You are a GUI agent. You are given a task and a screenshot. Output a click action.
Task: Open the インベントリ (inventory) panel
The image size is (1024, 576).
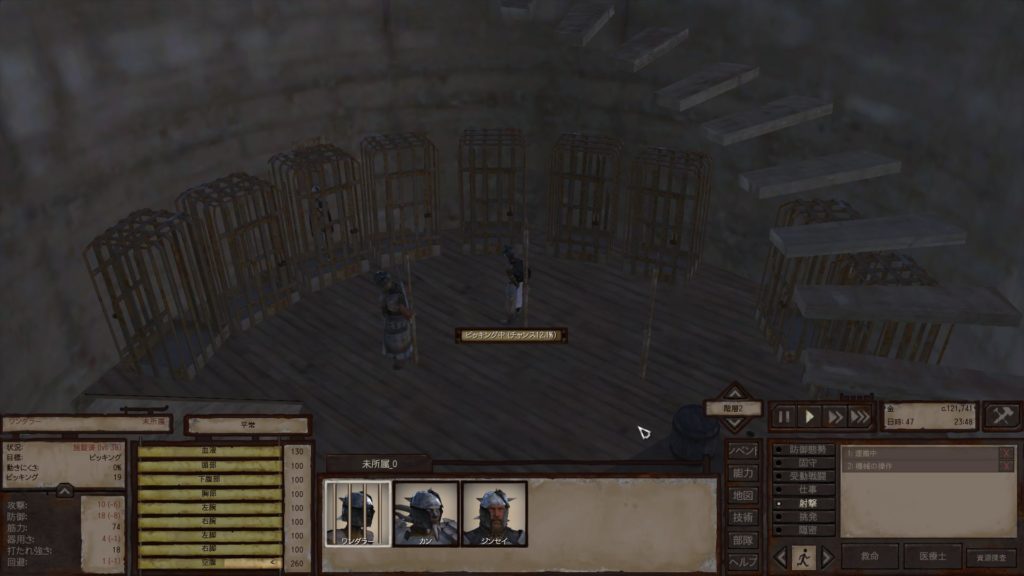pos(741,451)
